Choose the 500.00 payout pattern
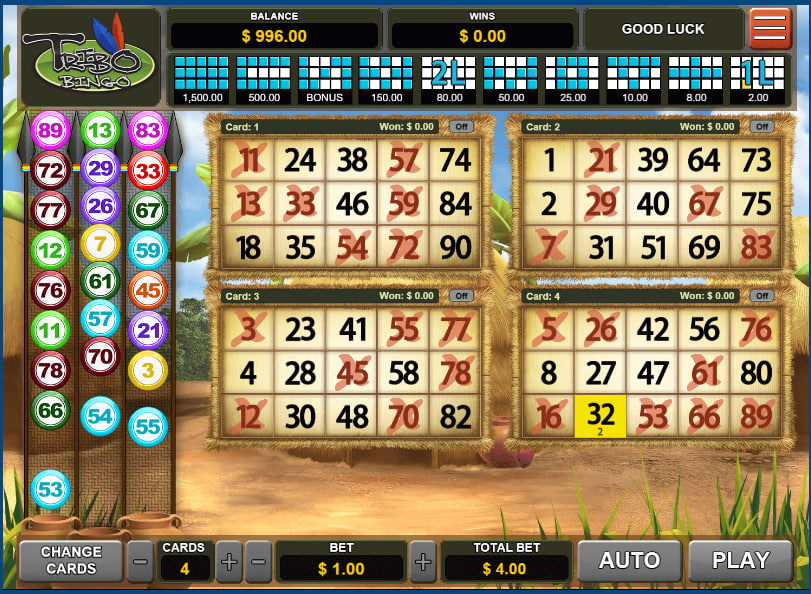 (264, 79)
